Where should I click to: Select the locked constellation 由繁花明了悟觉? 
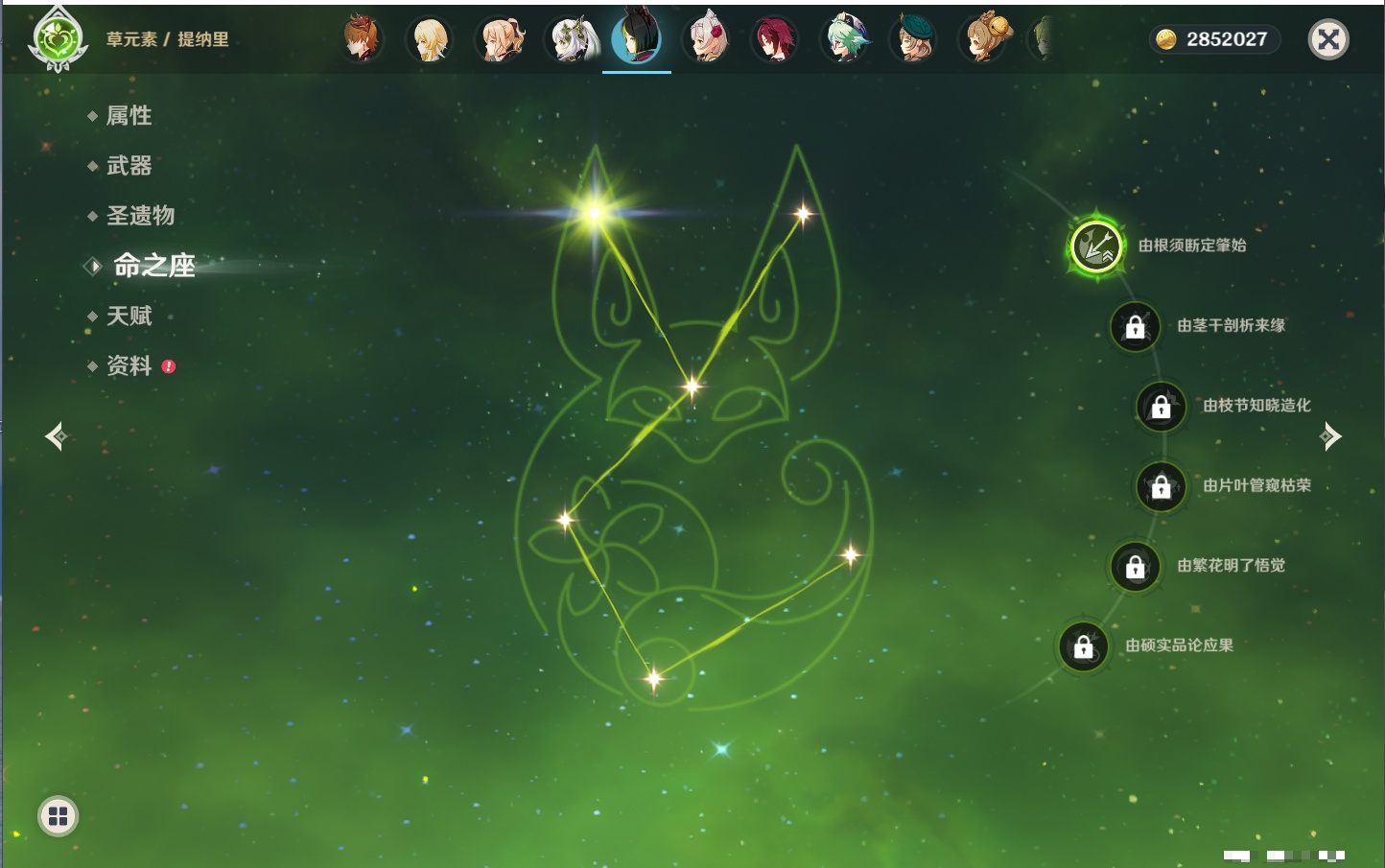[1135, 566]
